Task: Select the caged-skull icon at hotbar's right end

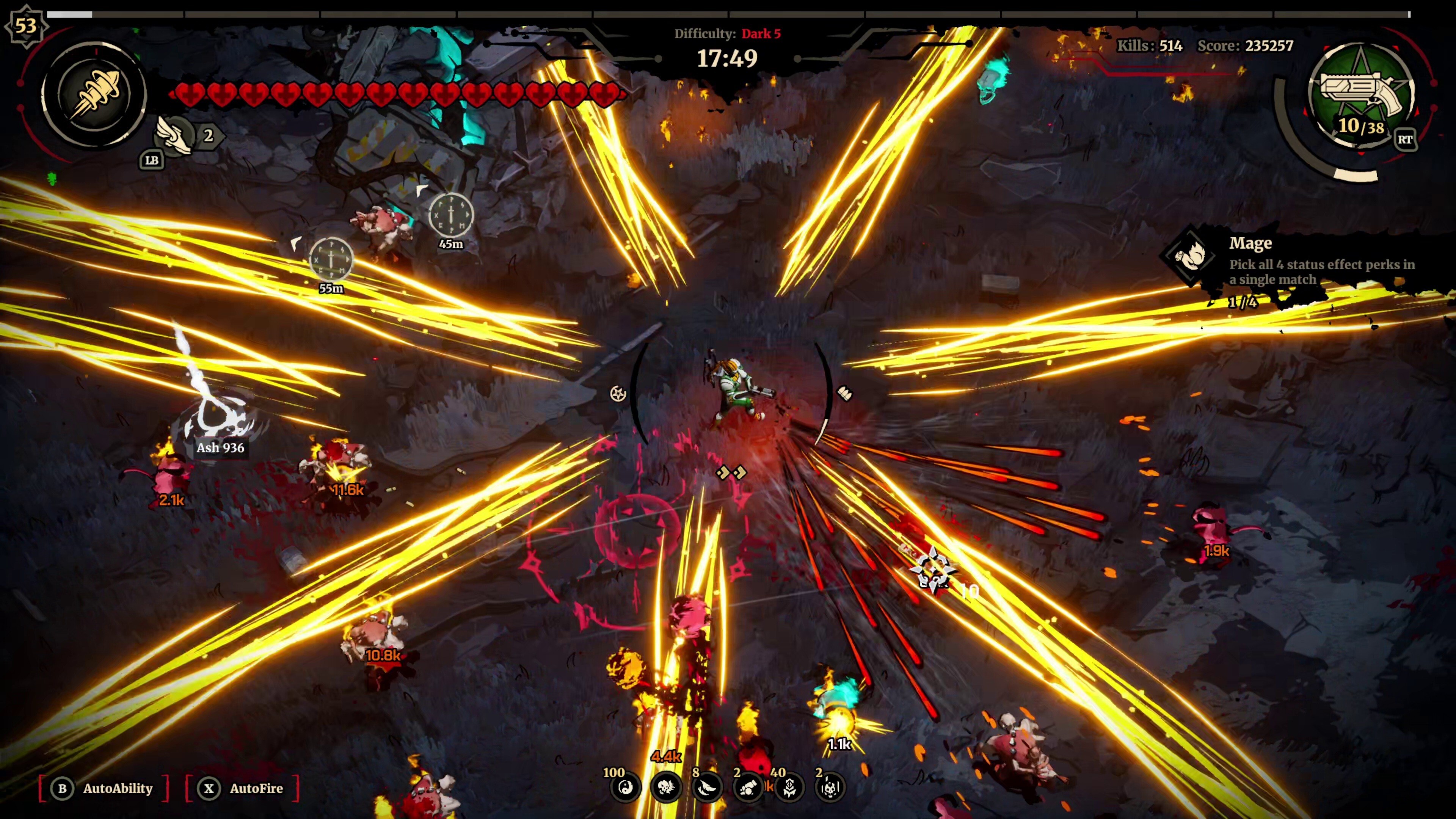Action: 833,789
